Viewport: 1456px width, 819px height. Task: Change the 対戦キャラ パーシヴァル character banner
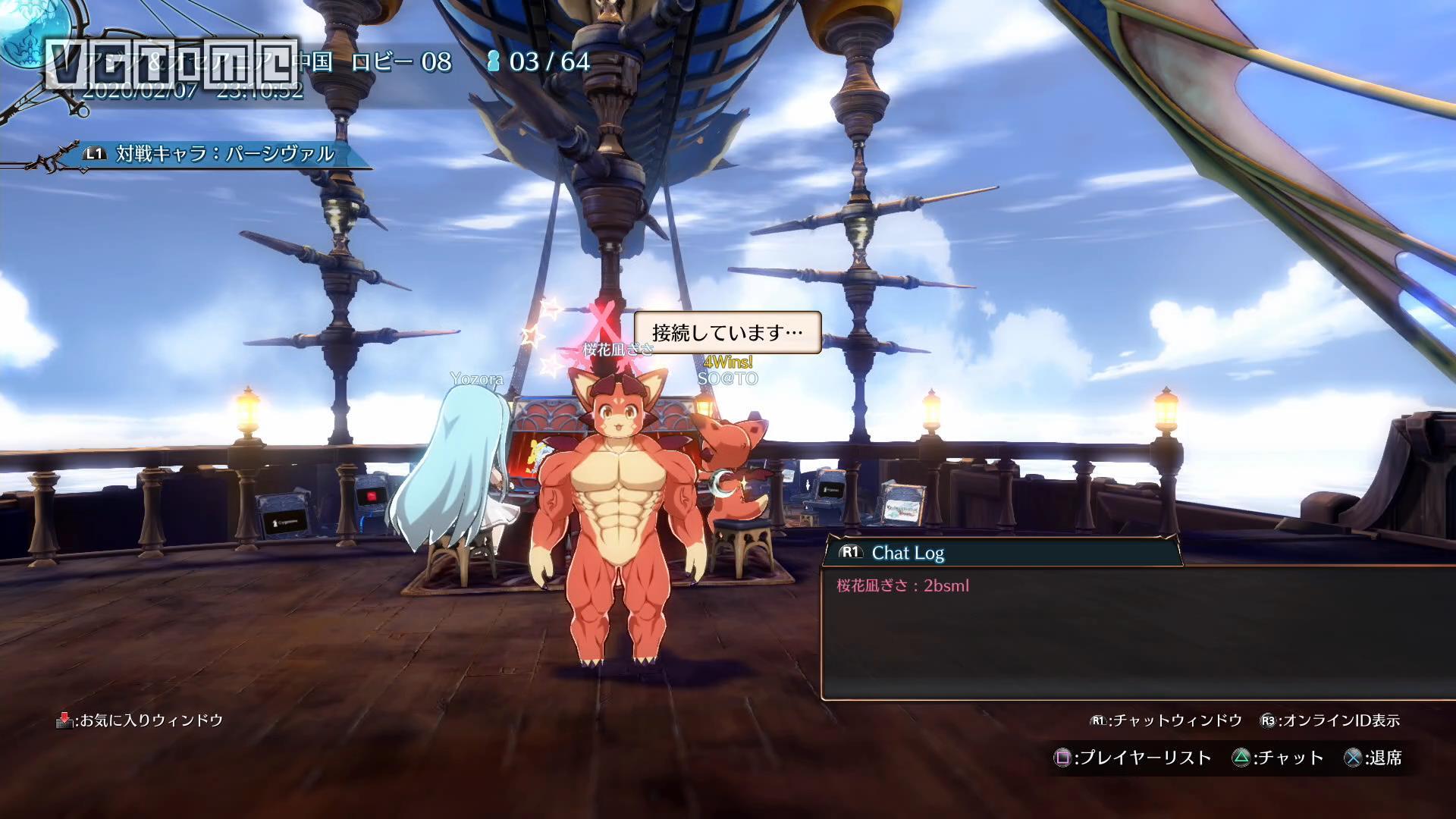click(224, 154)
